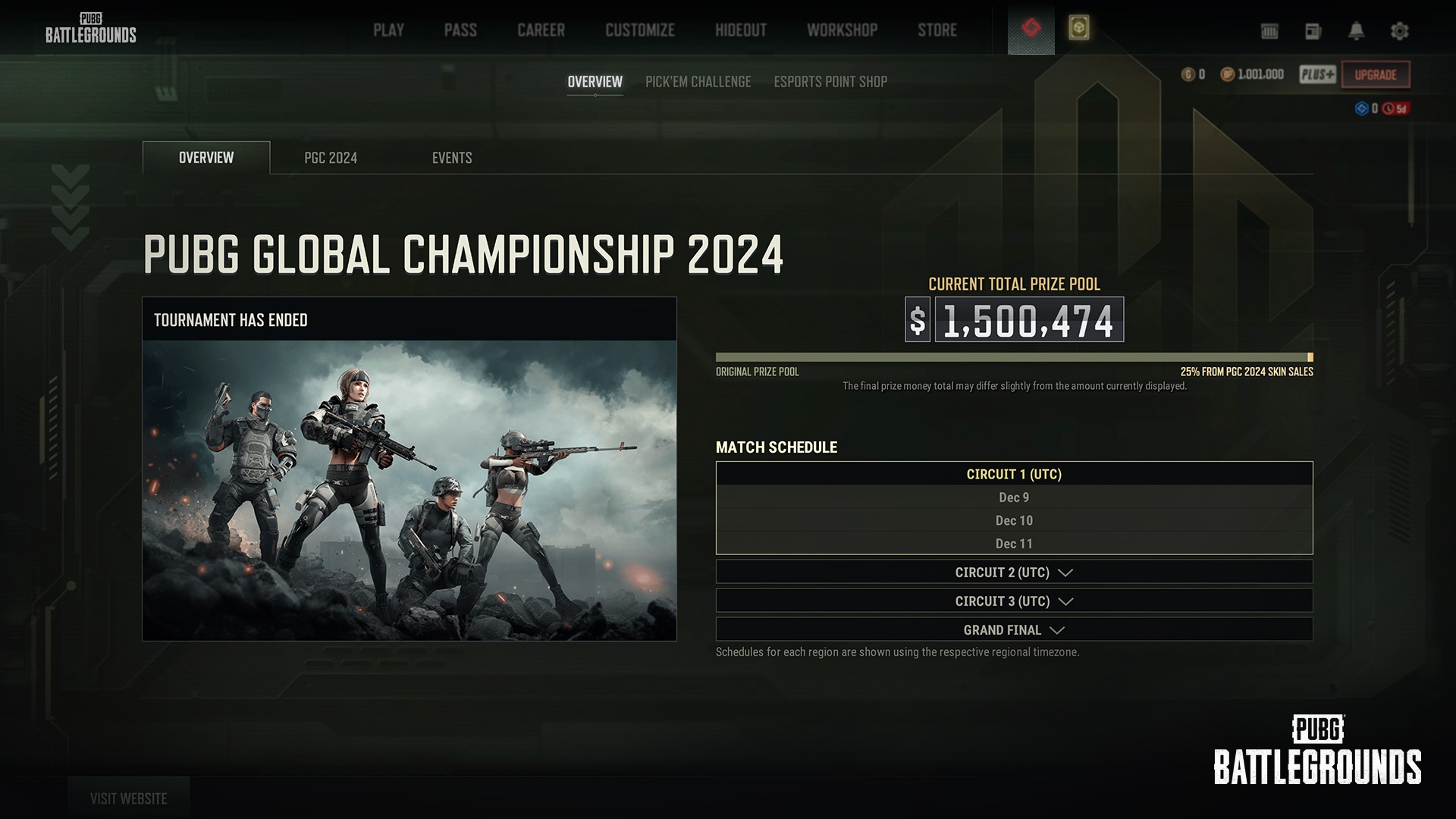The height and width of the screenshot is (819, 1456).
Task: Select the CUSTOMIZE menu entry
Action: [x=639, y=30]
